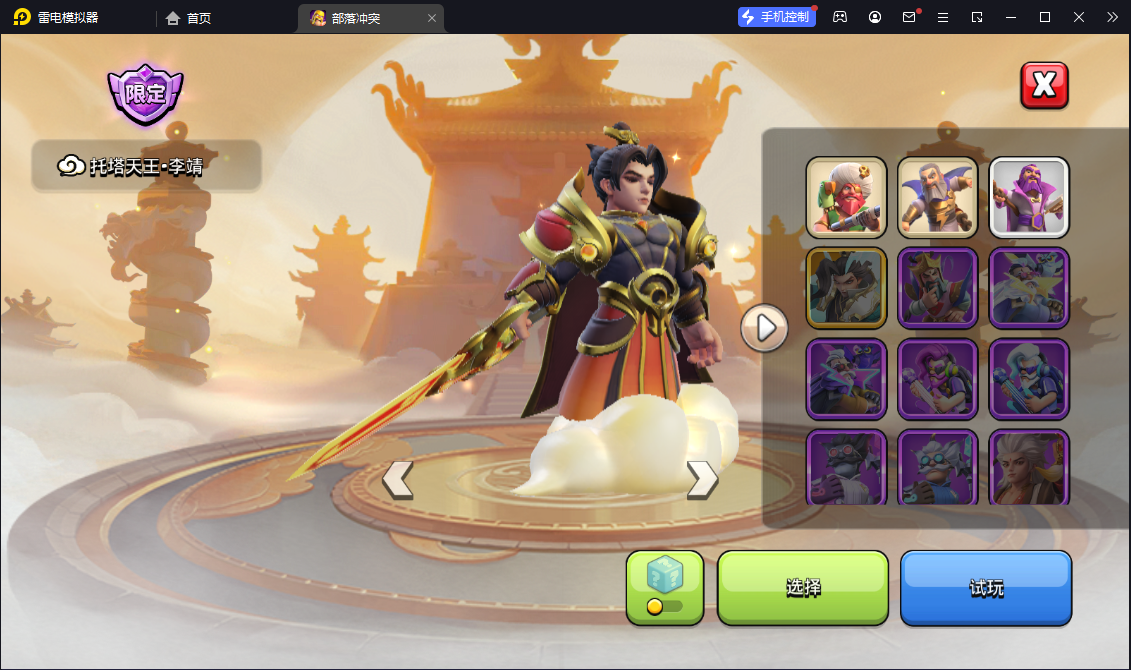Pick the gold-framed dark-haired warrior skin
Screen dimensions: 1131x670
(x=846, y=288)
